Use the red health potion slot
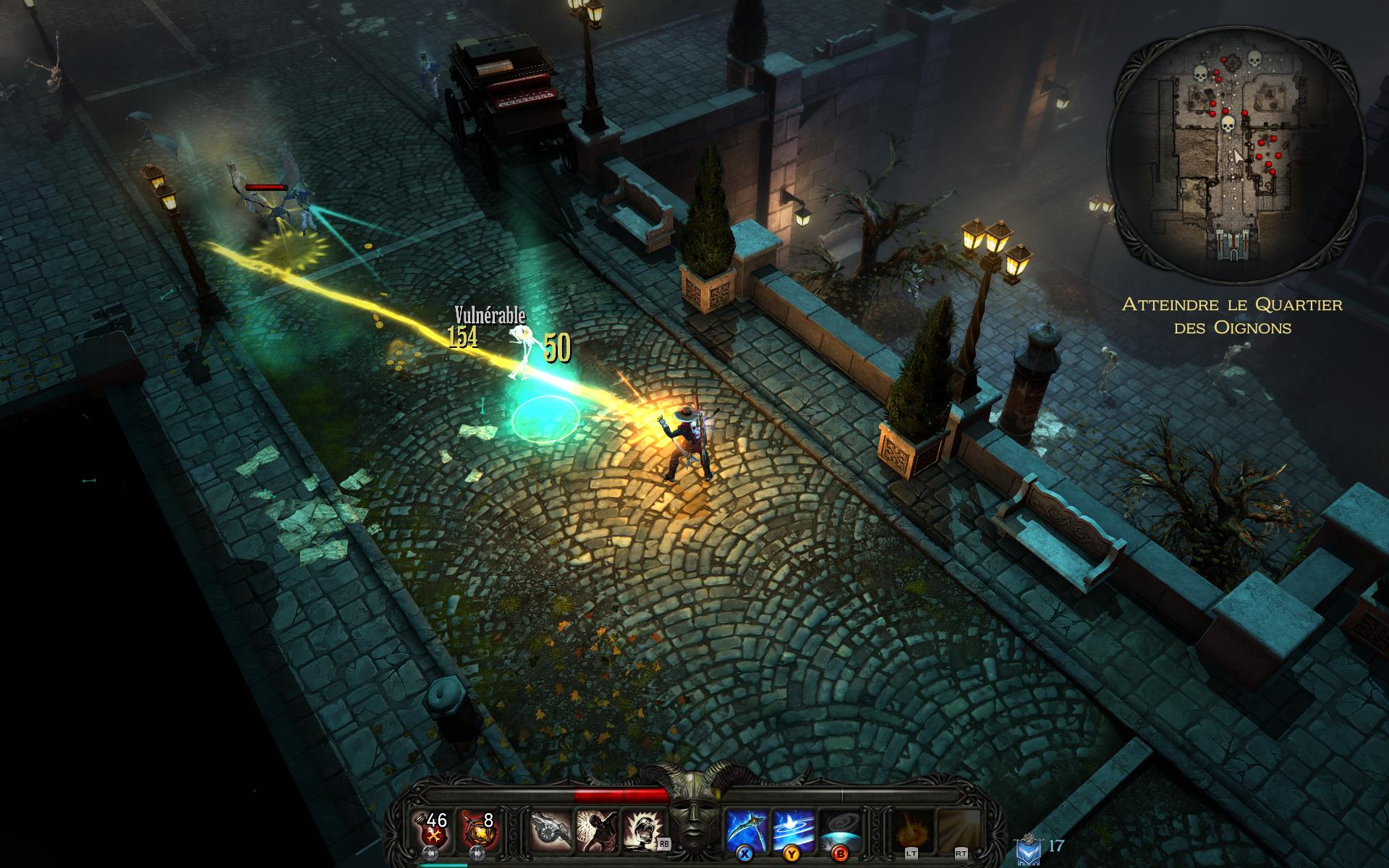The height and width of the screenshot is (868, 1389). tap(433, 830)
